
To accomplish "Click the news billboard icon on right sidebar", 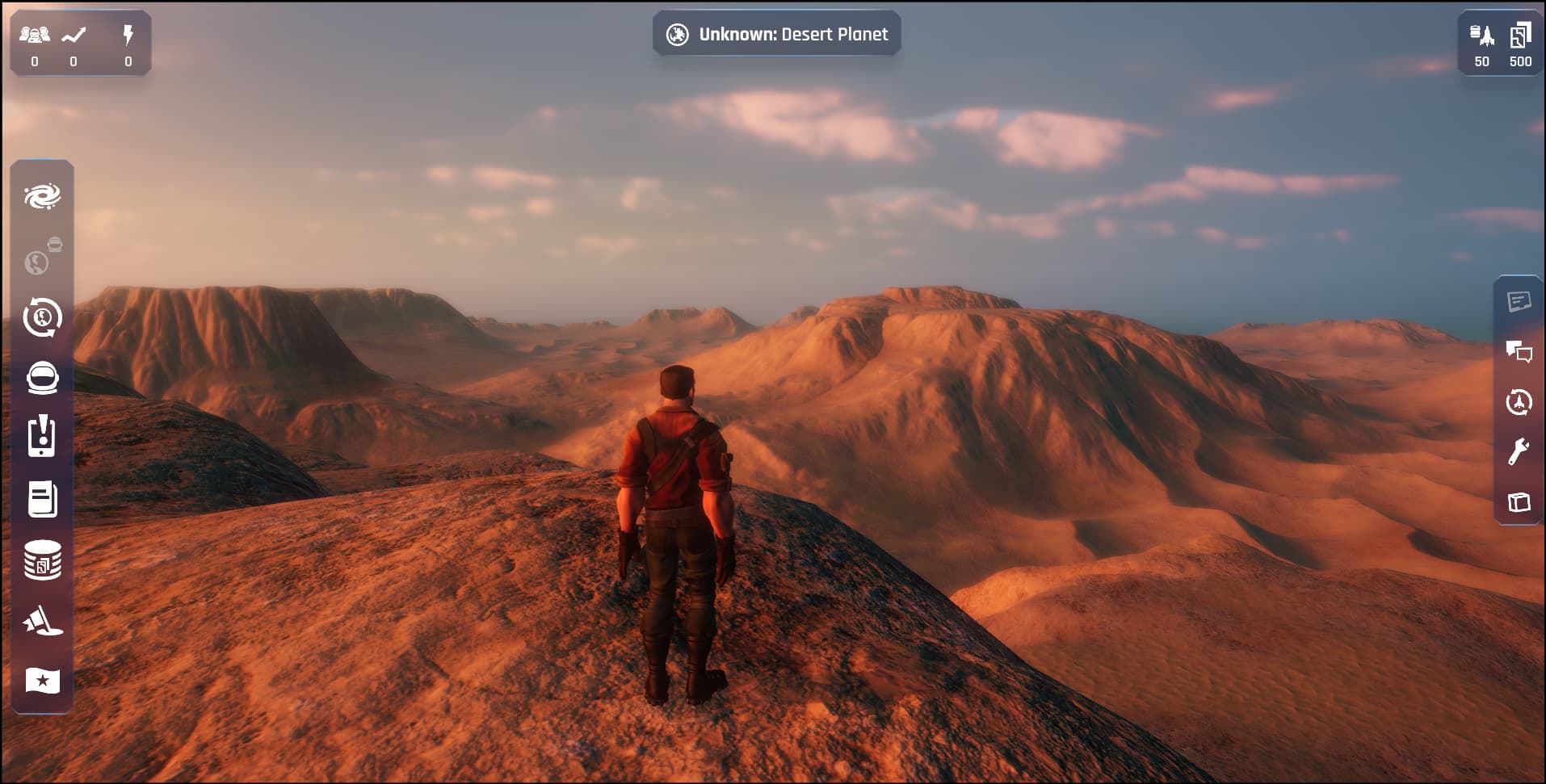I will pyautogui.click(x=1519, y=302).
